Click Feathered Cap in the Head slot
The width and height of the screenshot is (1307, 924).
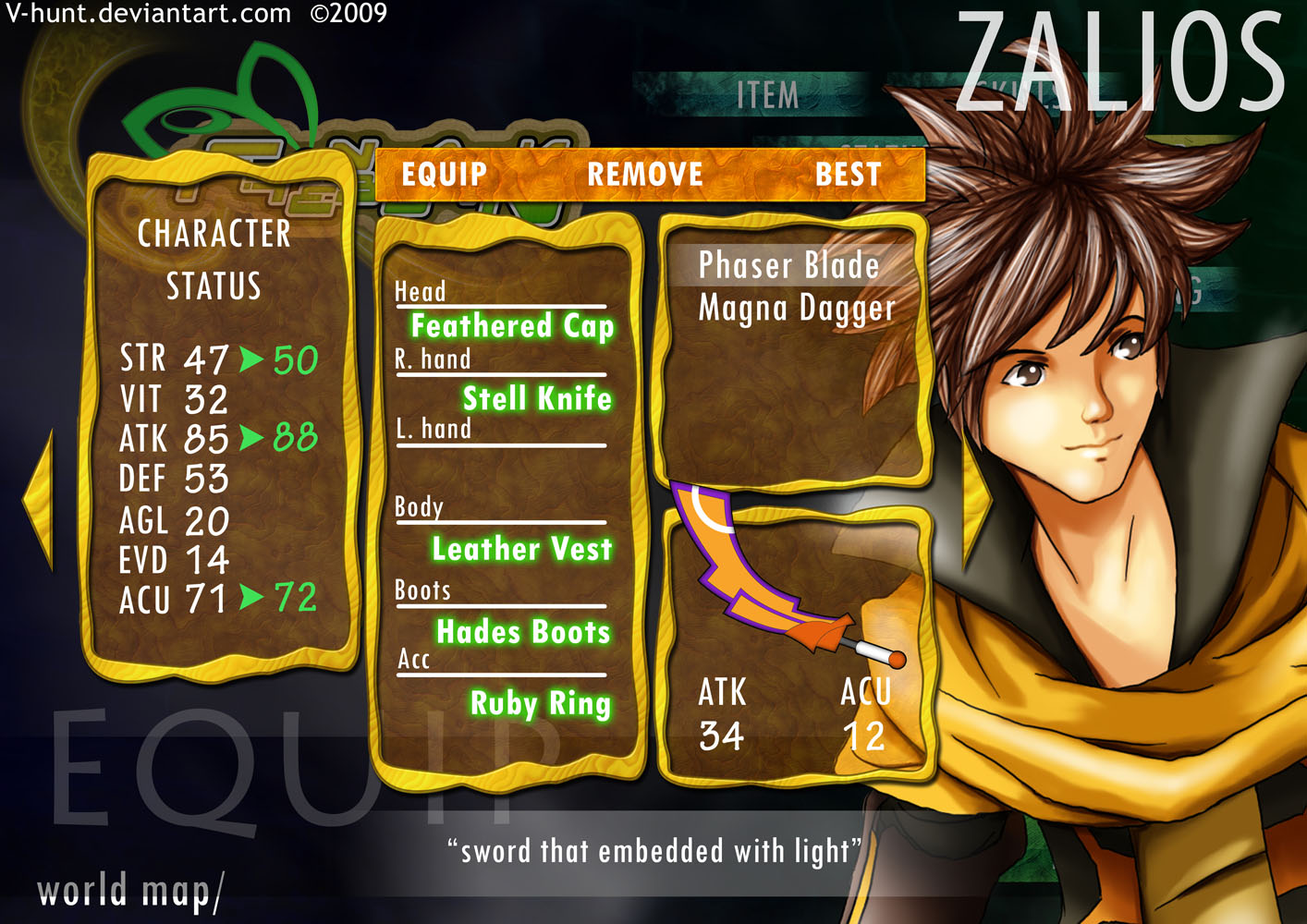click(512, 327)
